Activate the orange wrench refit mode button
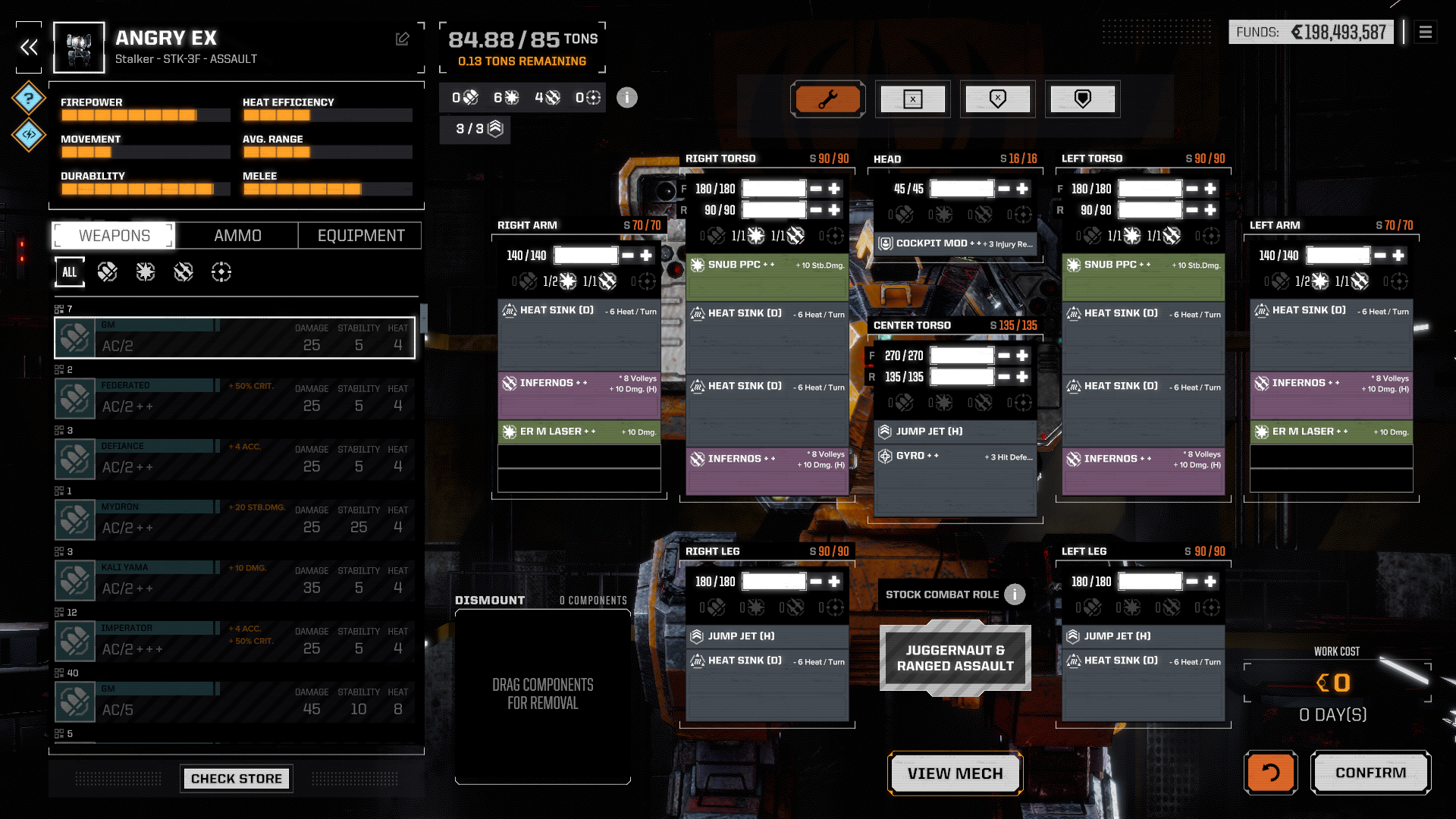This screenshot has width=1456, height=819. coord(828,99)
